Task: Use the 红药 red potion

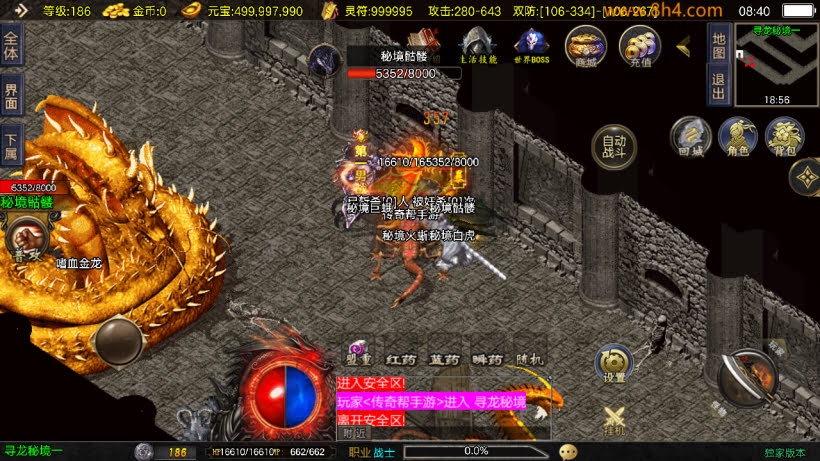Action: (401, 359)
